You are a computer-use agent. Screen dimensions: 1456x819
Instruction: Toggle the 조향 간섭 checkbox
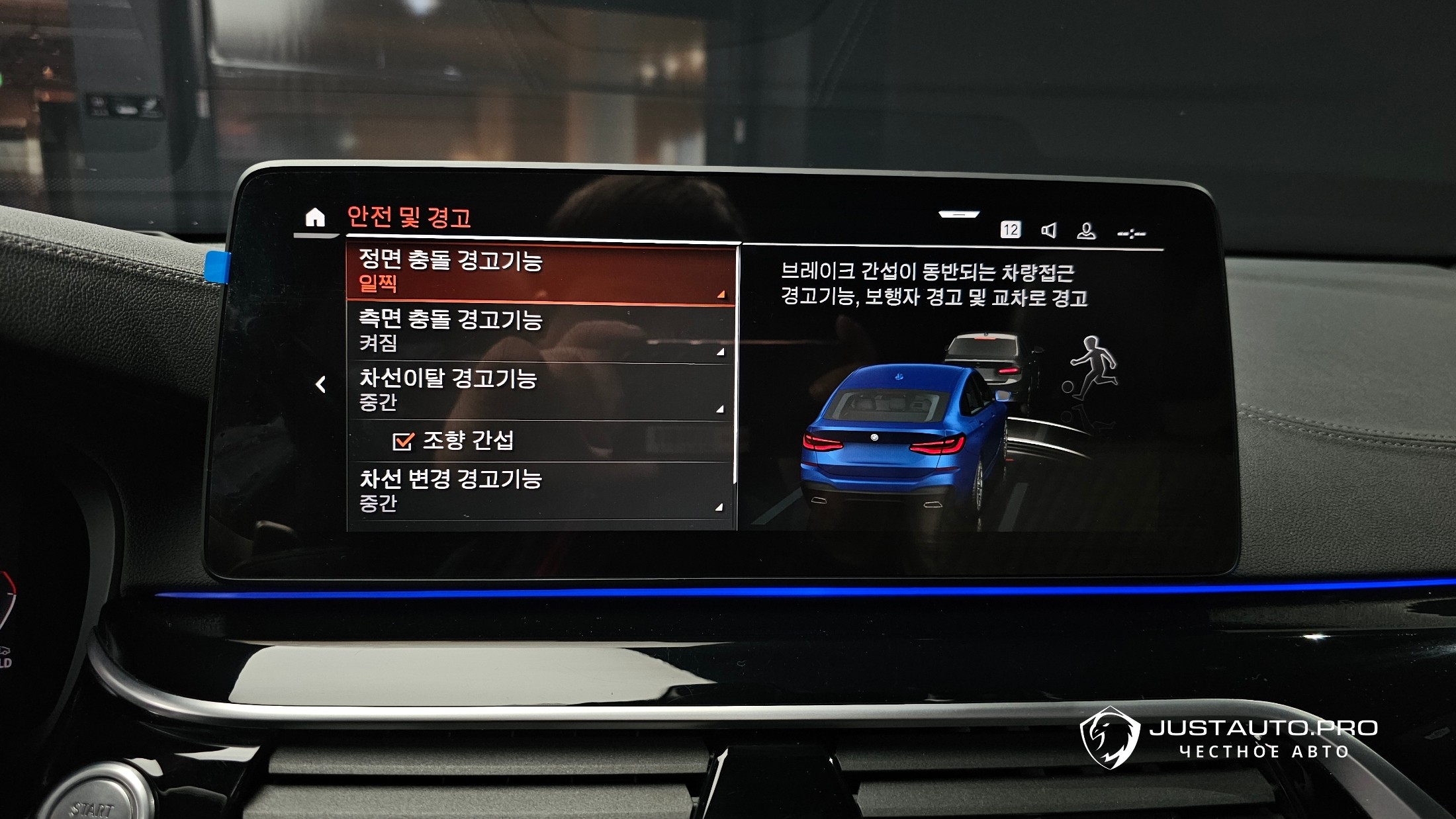coord(403,441)
